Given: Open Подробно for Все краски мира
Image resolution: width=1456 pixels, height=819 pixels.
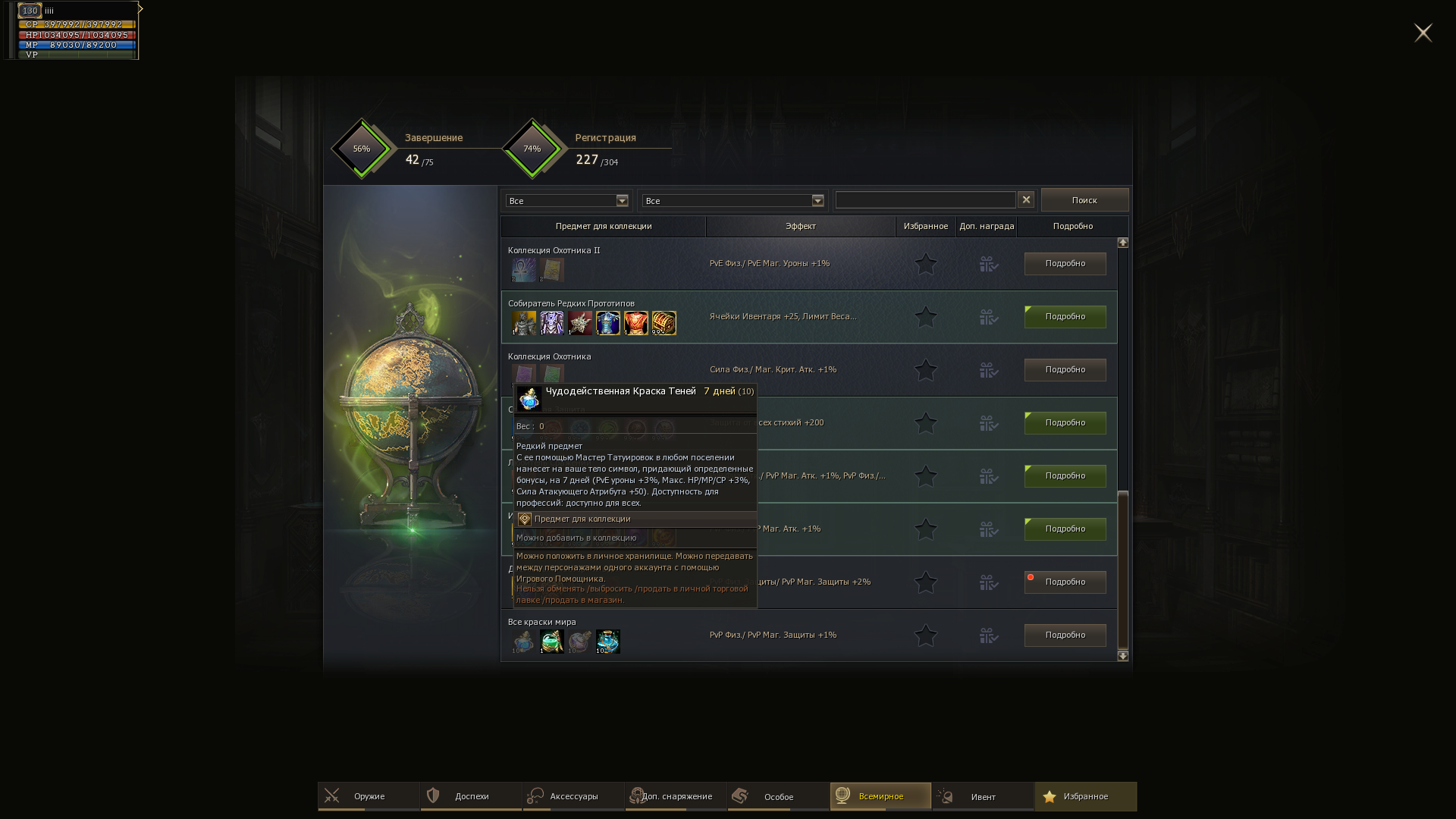Looking at the screenshot, I should 1065,635.
